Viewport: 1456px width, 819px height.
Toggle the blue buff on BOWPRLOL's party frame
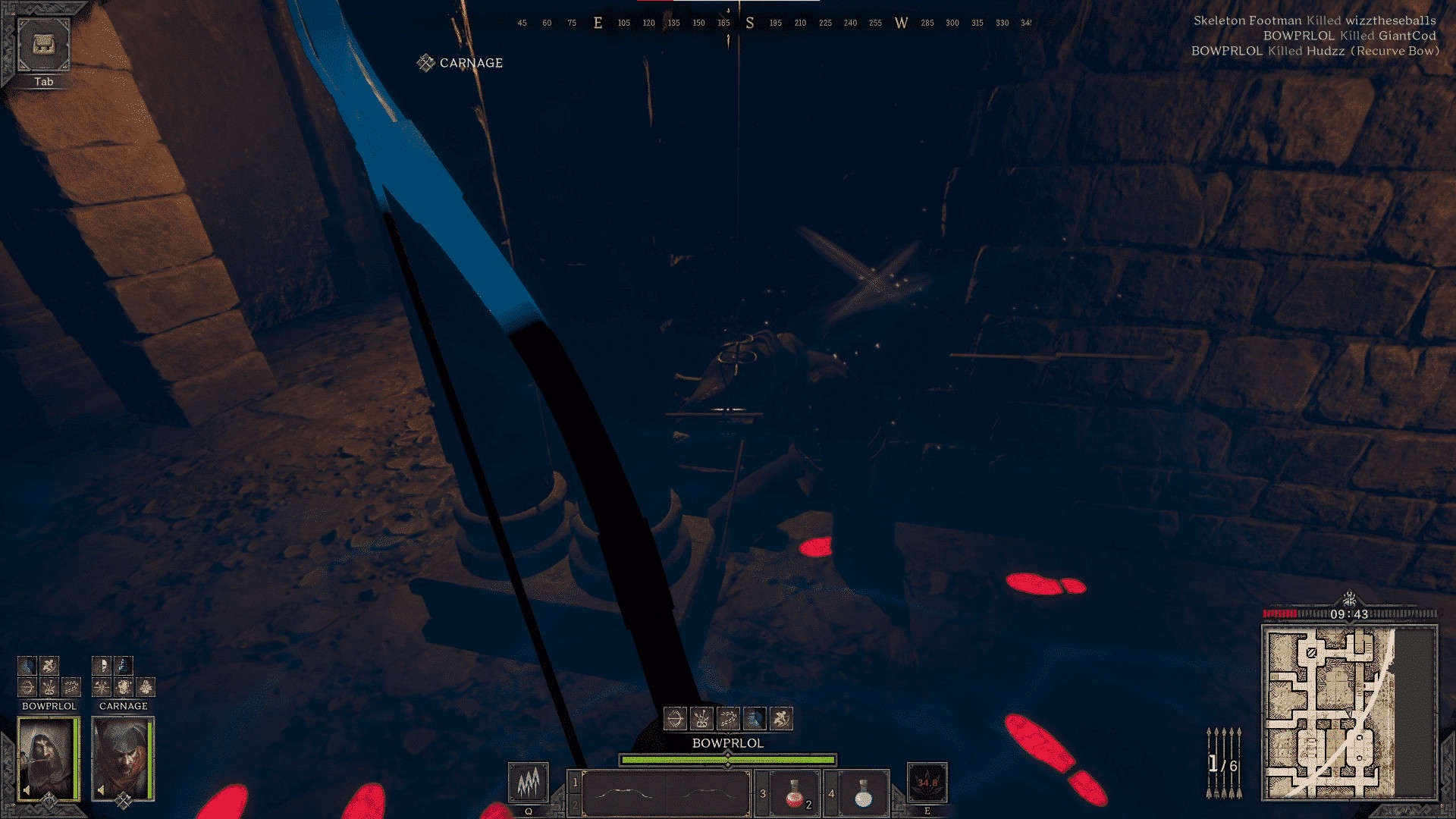27,666
